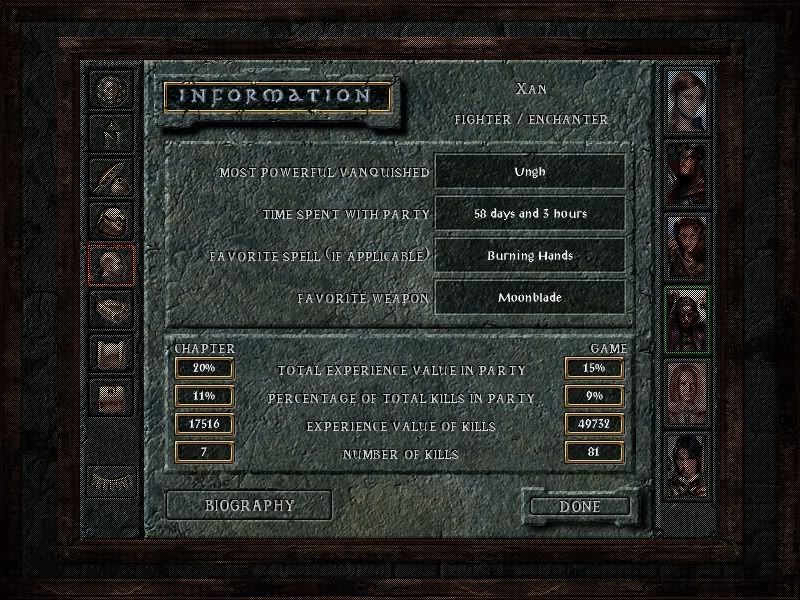Close the Information screen with Done
This screenshot has width=800, height=600.
(580, 506)
